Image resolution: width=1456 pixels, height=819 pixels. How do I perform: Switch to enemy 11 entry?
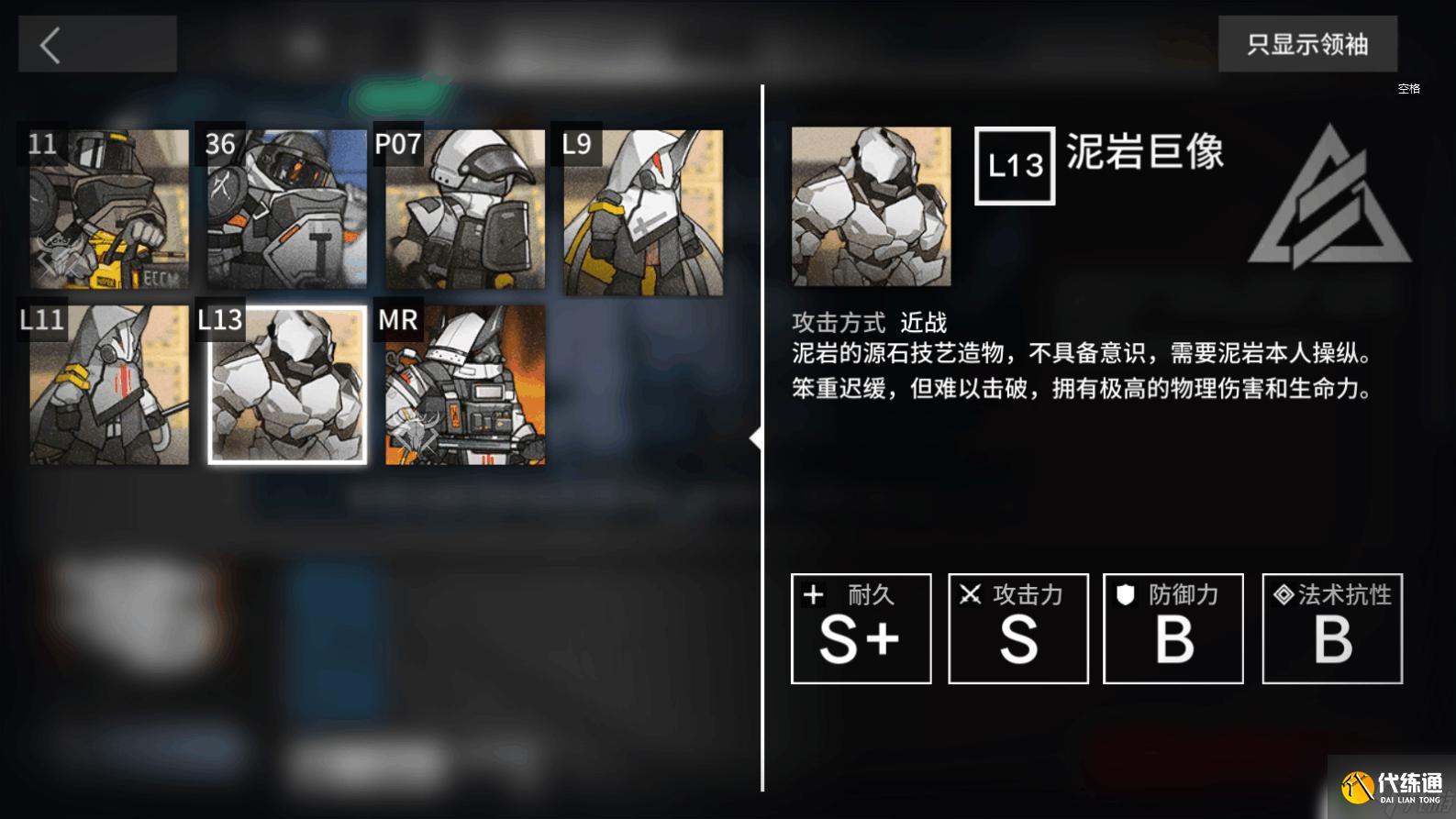pos(108,211)
